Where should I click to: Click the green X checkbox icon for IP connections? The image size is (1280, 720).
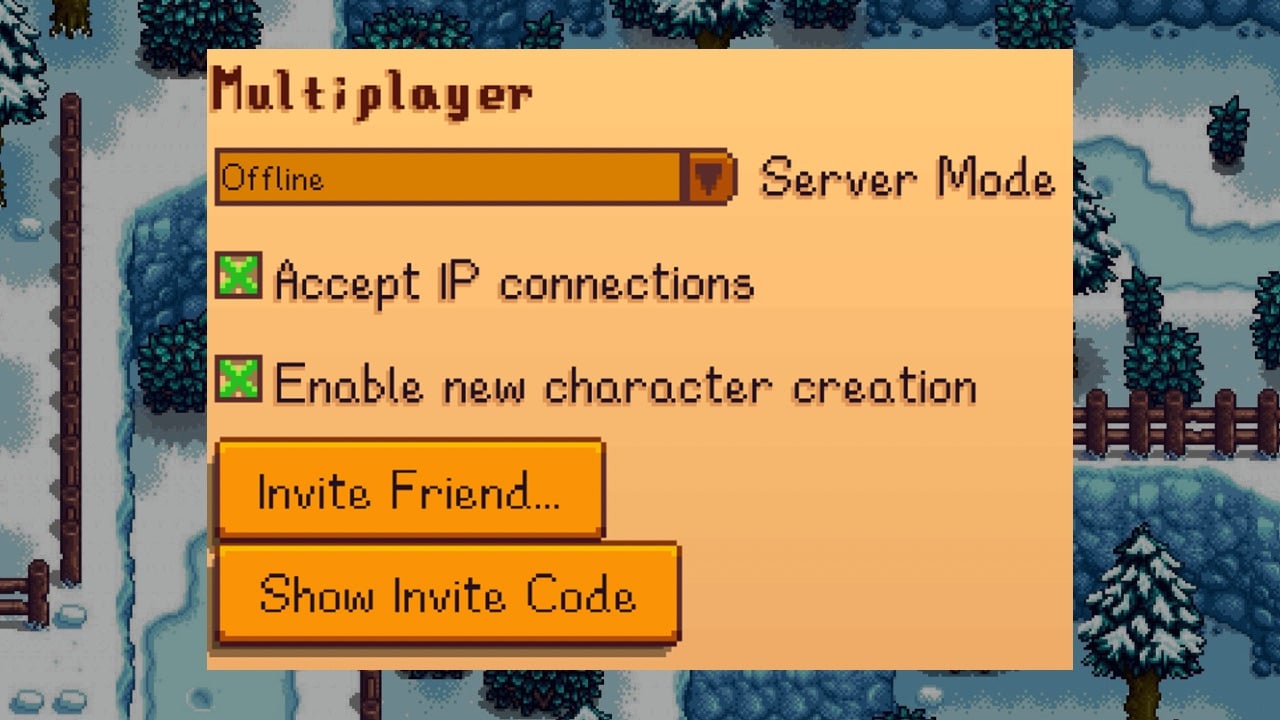240,278
